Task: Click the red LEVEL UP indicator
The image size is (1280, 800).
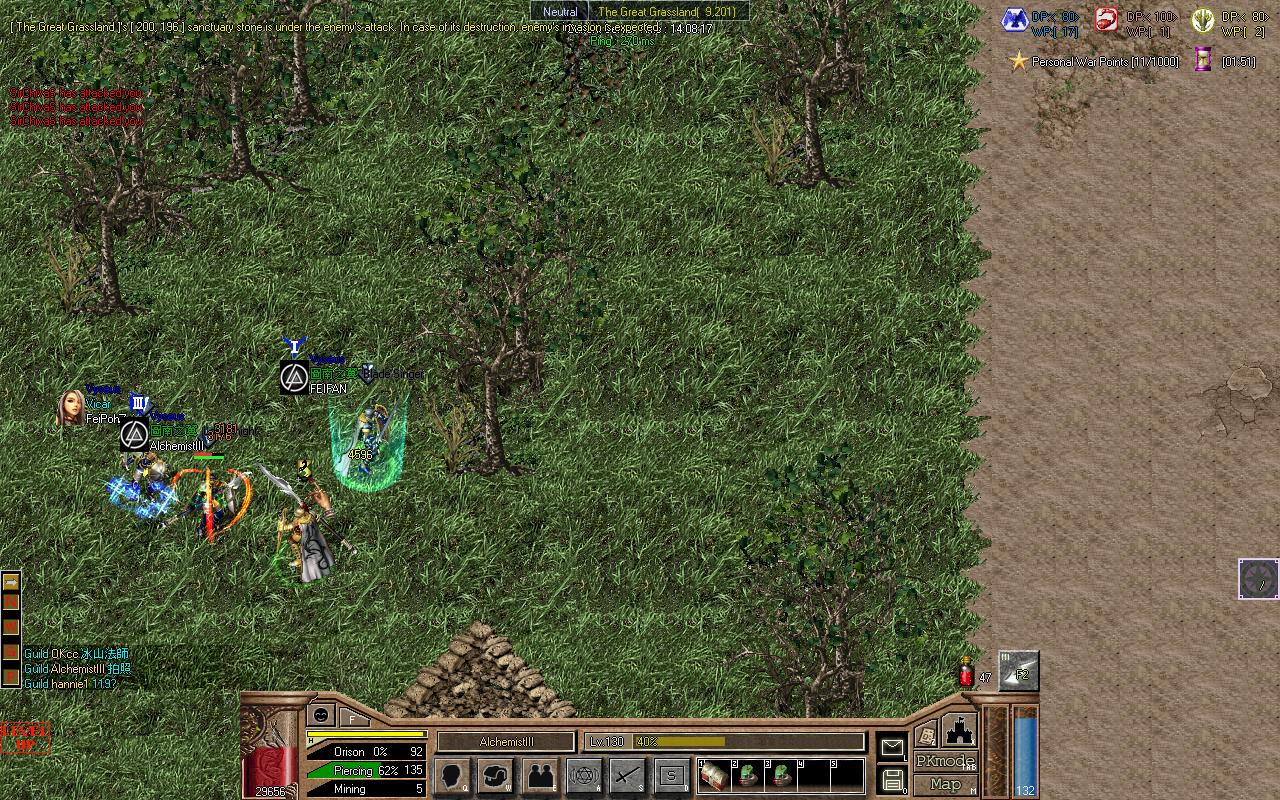Action: [x=24, y=738]
